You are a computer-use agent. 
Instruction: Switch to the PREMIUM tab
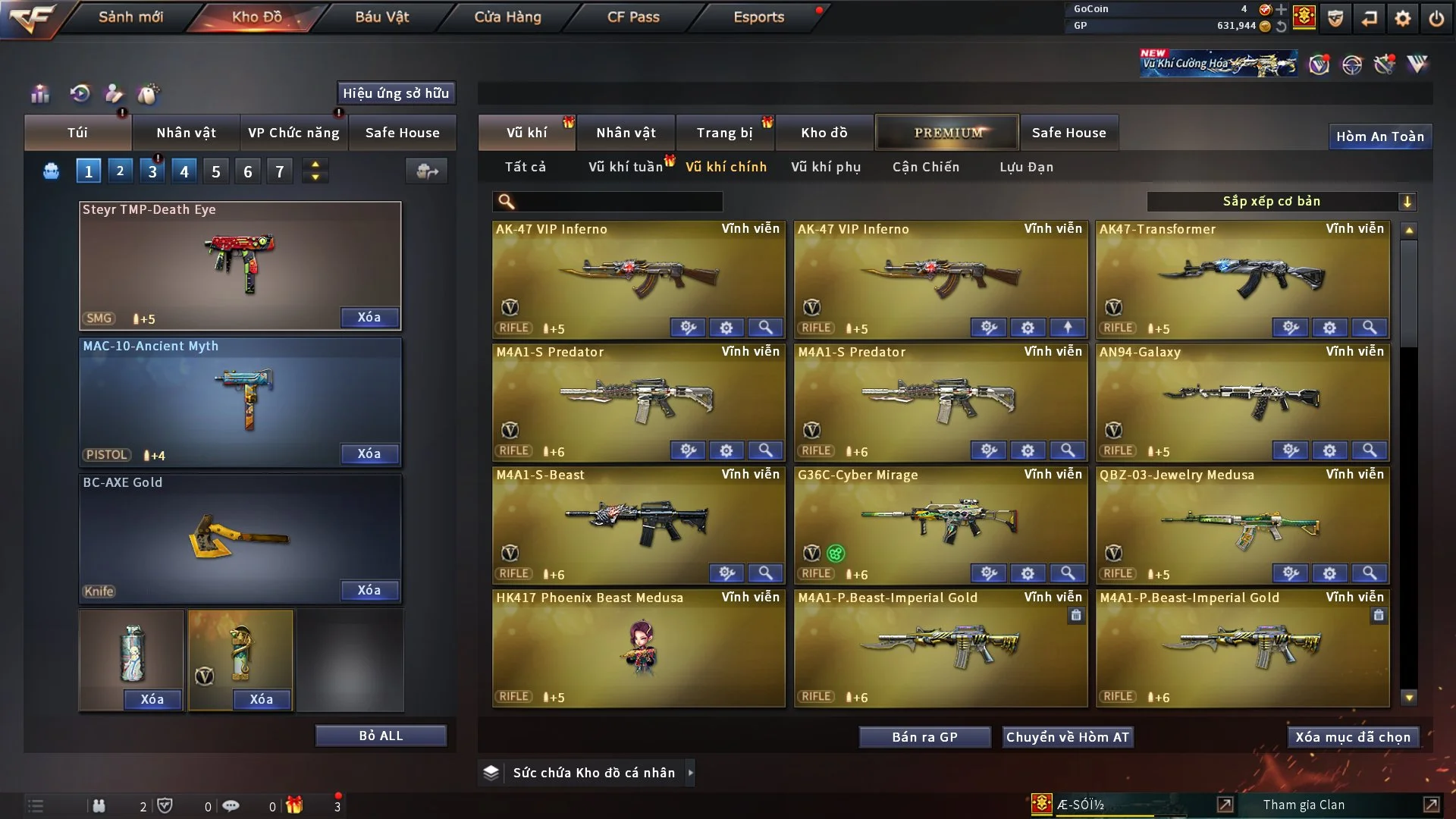point(947,133)
